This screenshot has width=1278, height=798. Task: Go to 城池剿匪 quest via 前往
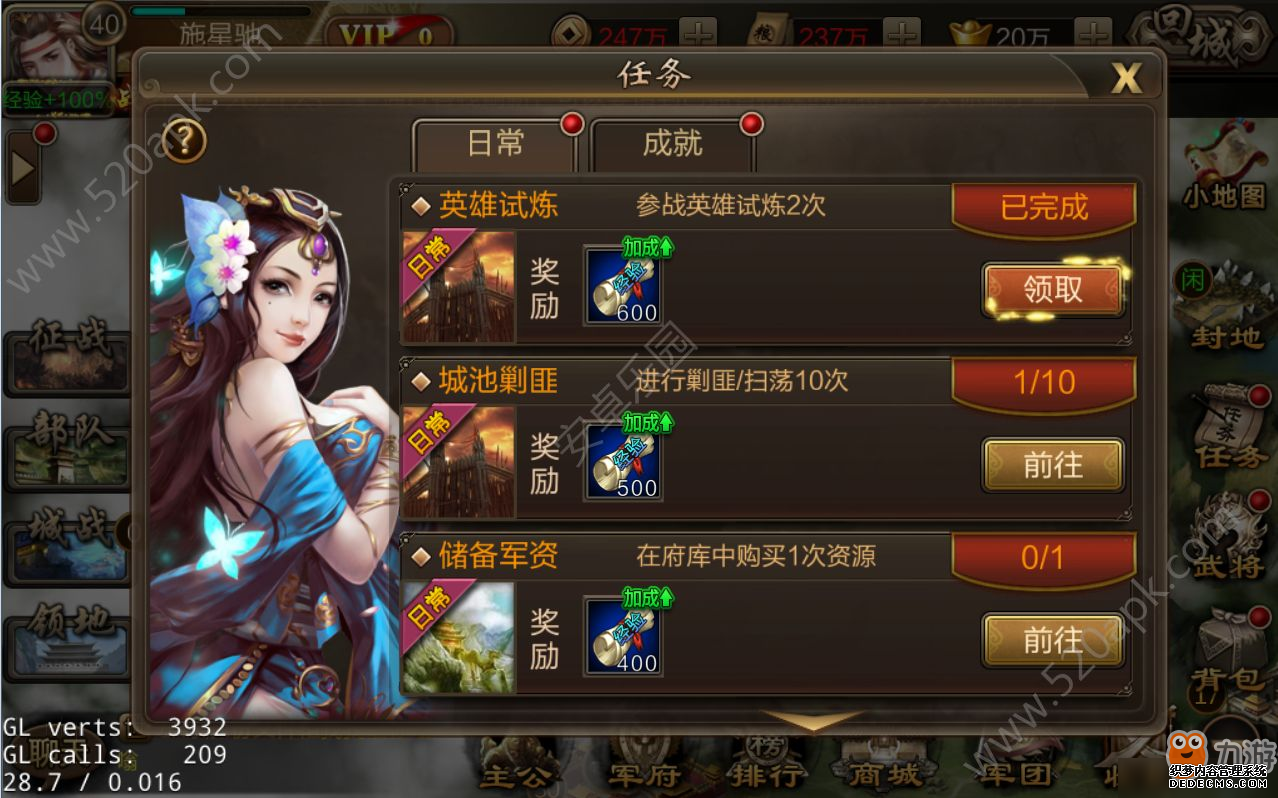pos(1053,465)
